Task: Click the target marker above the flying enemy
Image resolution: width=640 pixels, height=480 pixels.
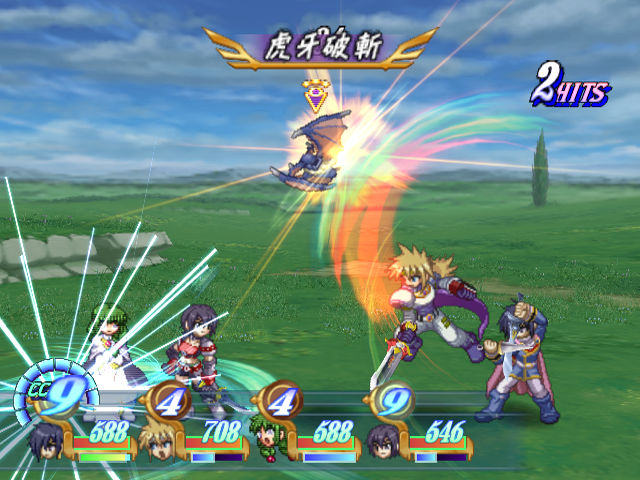Action: [x=317, y=97]
